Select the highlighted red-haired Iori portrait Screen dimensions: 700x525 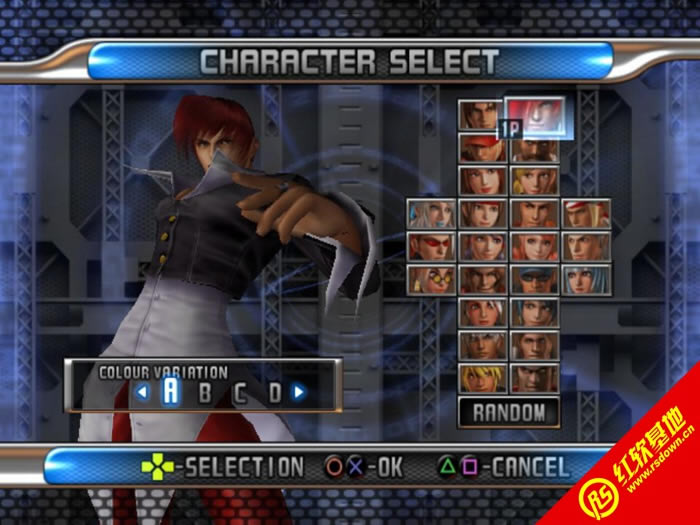tap(535, 116)
